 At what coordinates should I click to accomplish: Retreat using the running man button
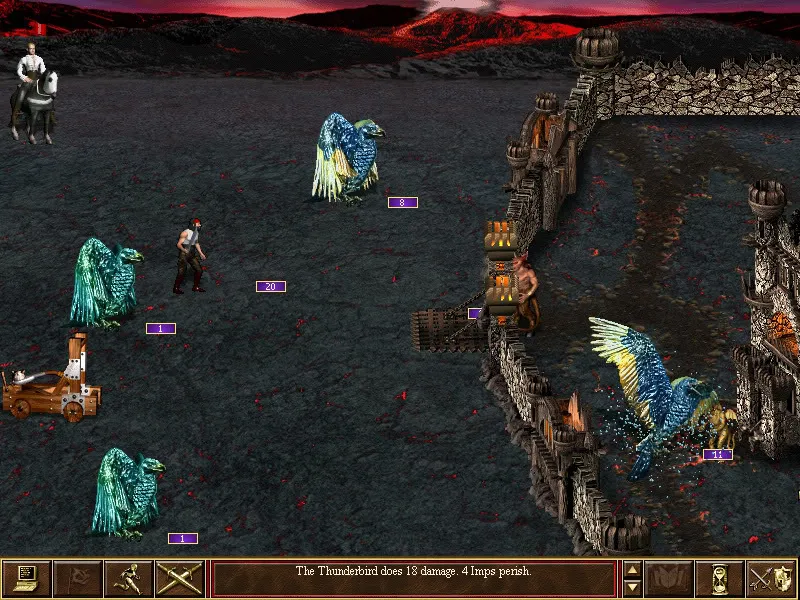click(x=129, y=578)
